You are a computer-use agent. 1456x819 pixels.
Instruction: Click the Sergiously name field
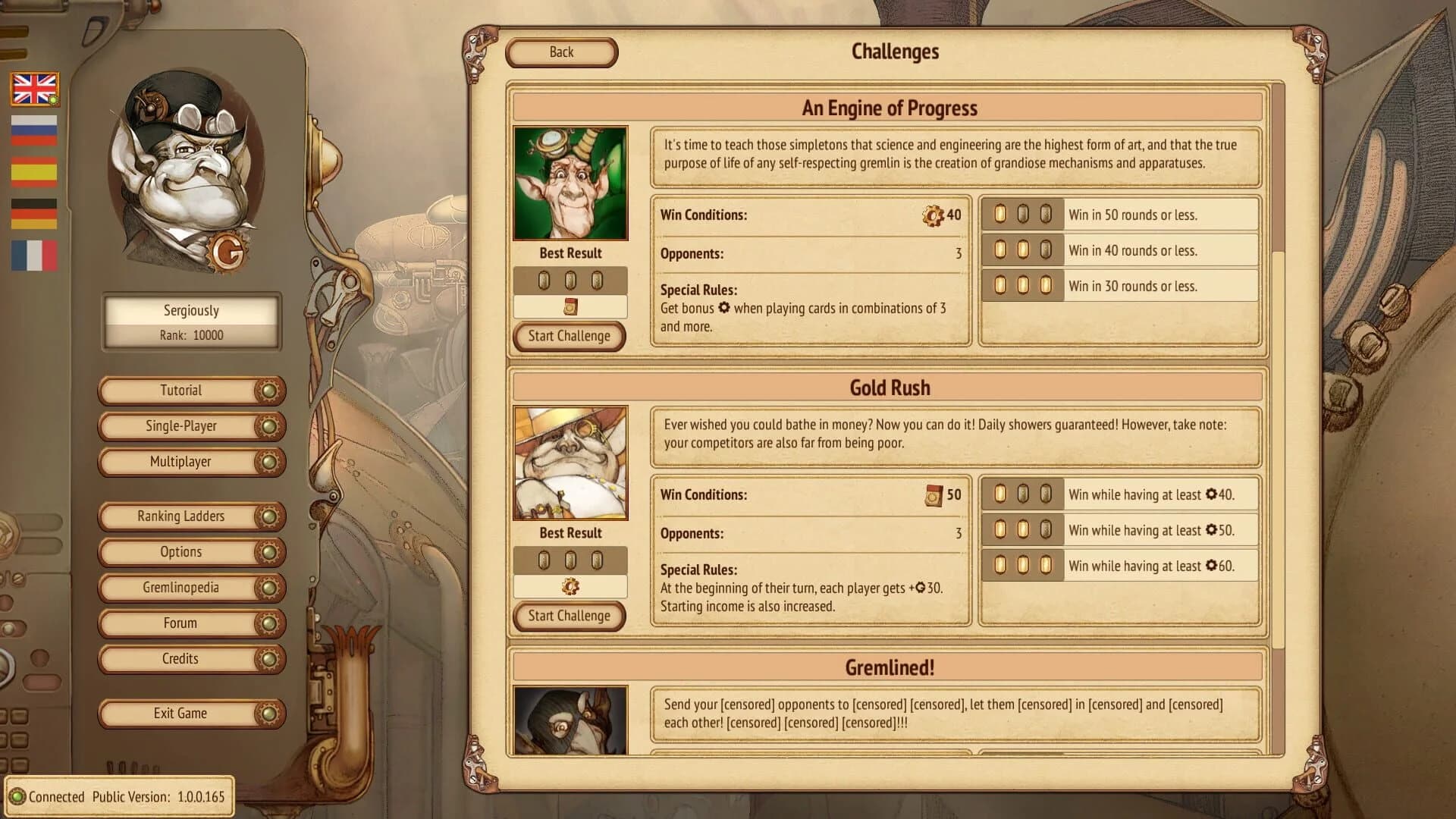click(190, 309)
